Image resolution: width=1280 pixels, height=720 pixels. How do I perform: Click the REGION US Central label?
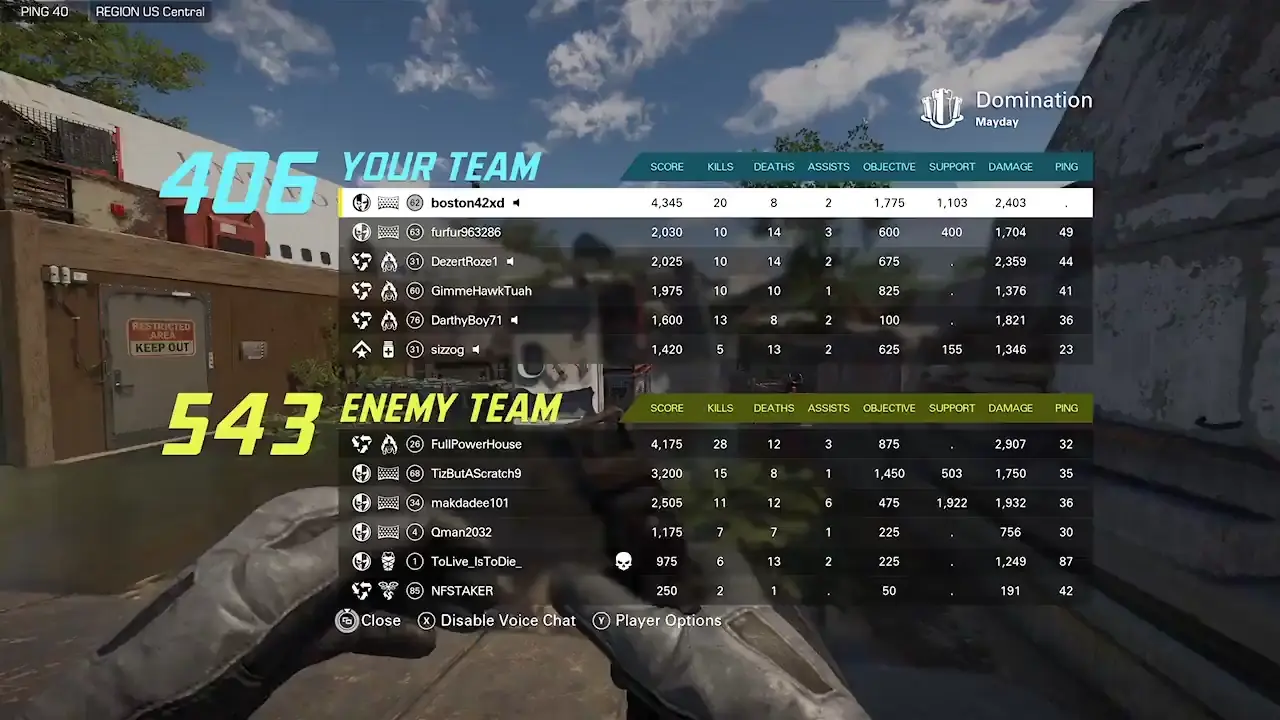click(x=149, y=11)
